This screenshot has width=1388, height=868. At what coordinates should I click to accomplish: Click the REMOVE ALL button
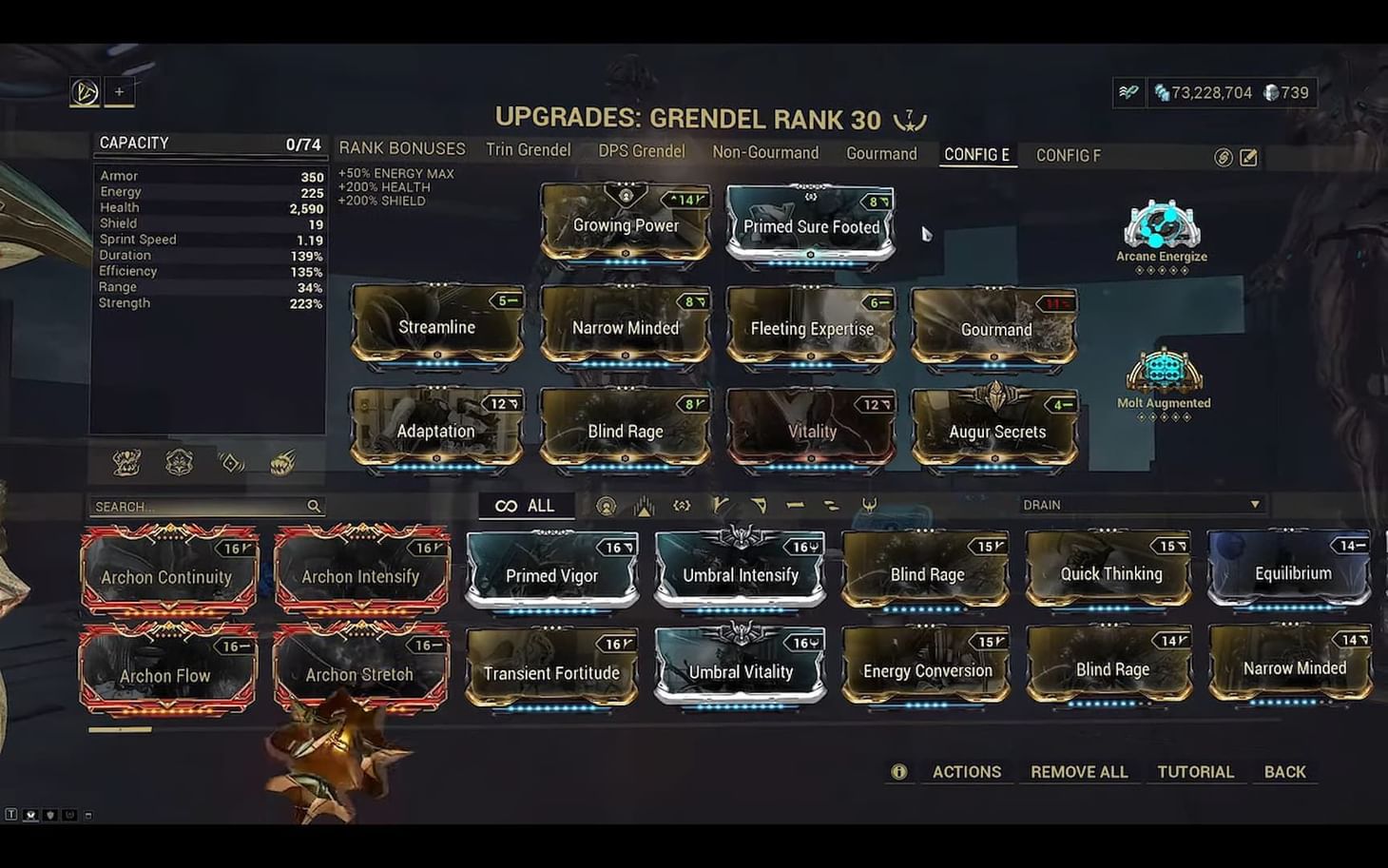tap(1078, 772)
